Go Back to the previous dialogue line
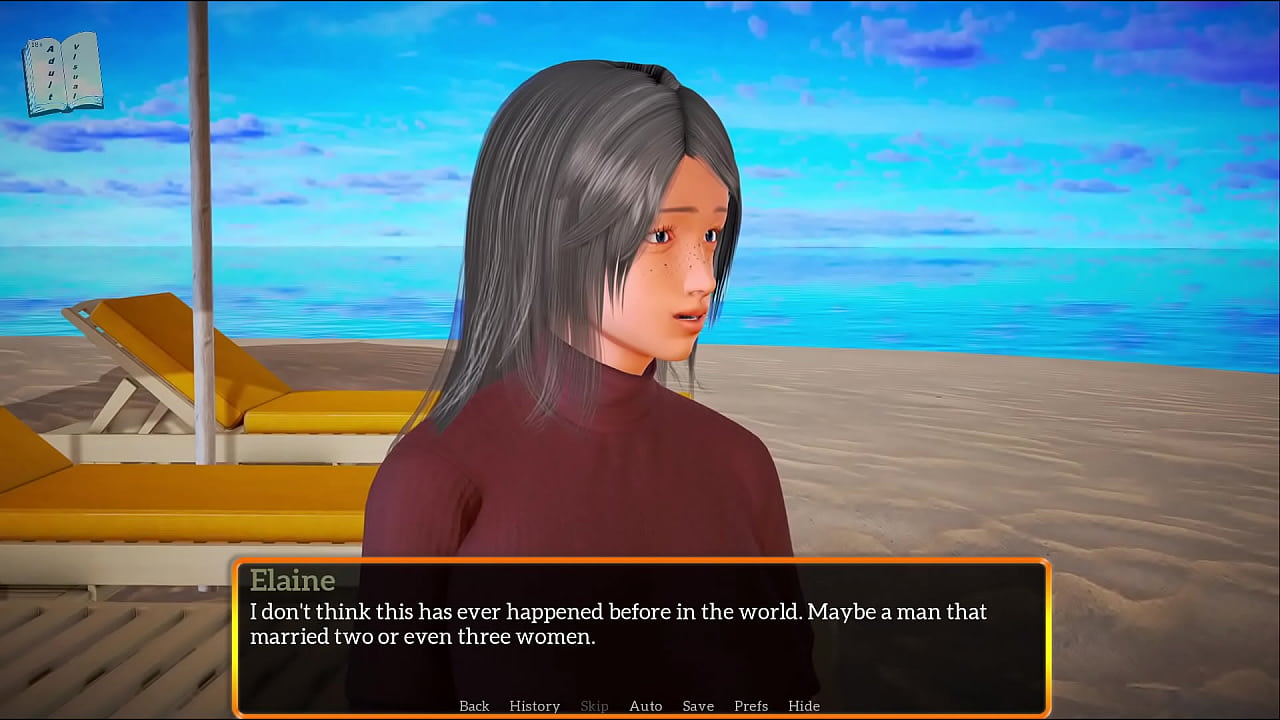The width and height of the screenshot is (1280, 720). coord(474,706)
